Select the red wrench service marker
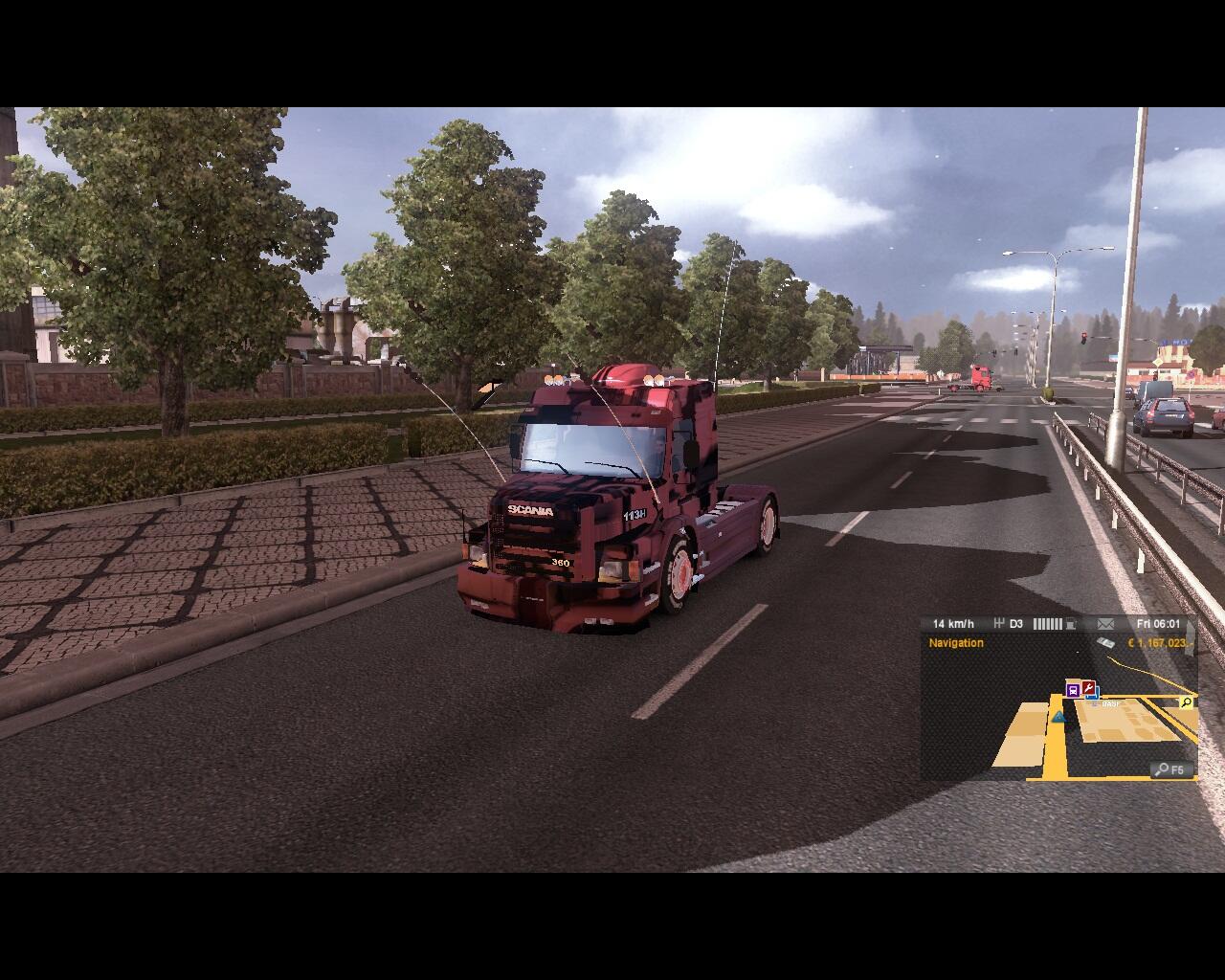The height and width of the screenshot is (980, 1225). pos(1088,687)
